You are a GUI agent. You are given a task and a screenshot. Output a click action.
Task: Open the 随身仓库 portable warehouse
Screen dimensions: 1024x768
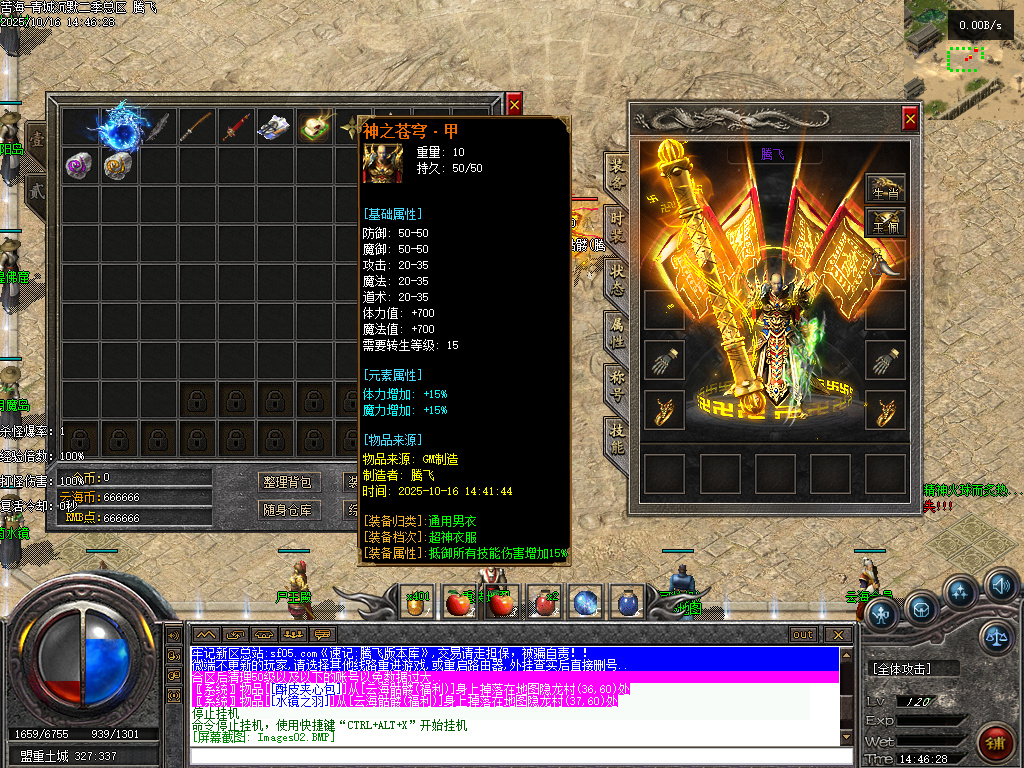click(x=288, y=509)
